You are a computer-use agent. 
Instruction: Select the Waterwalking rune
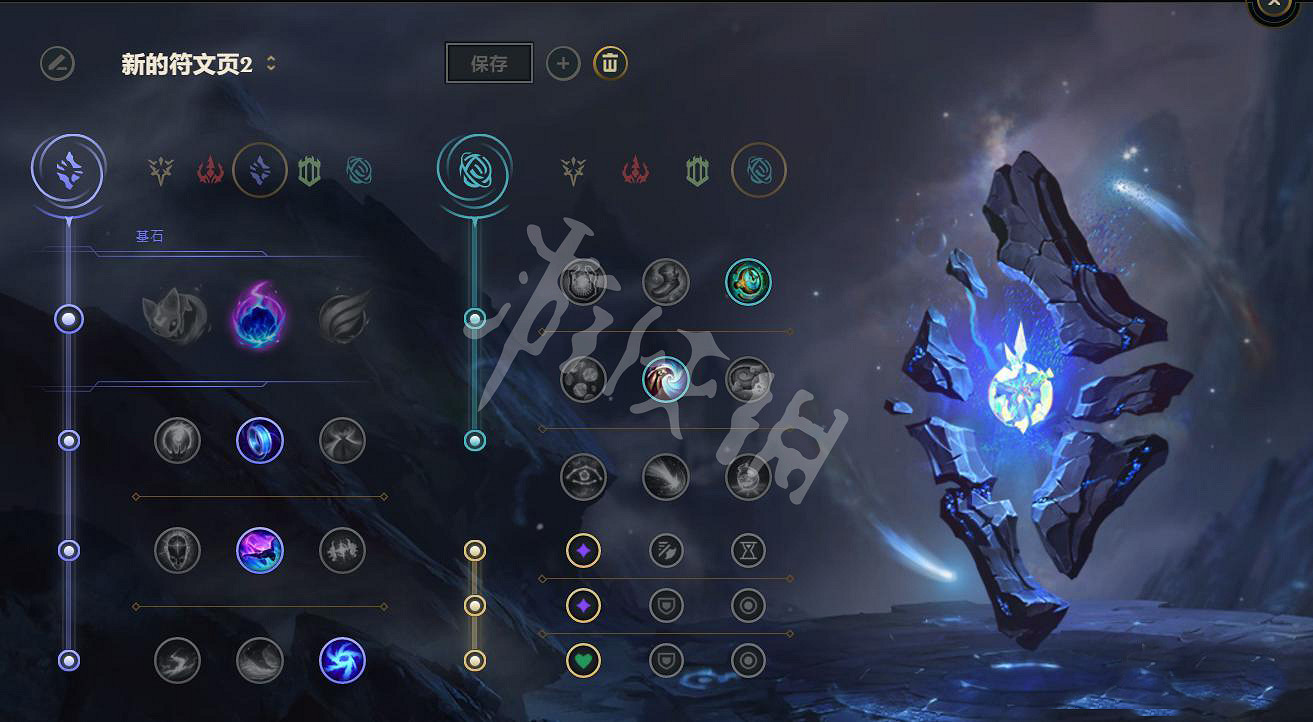(259, 661)
